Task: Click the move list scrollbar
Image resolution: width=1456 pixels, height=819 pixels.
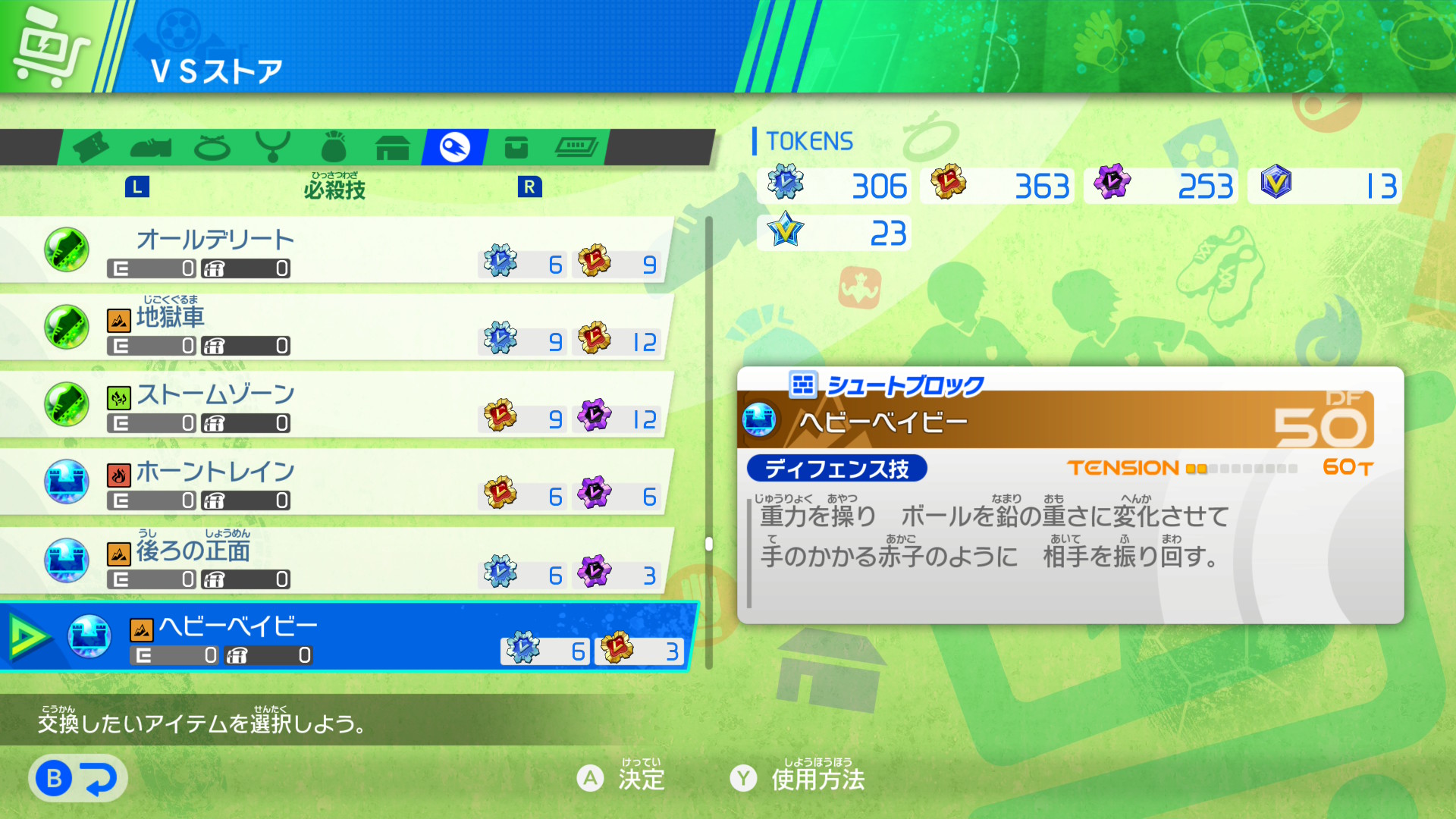Action: (709, 543)
